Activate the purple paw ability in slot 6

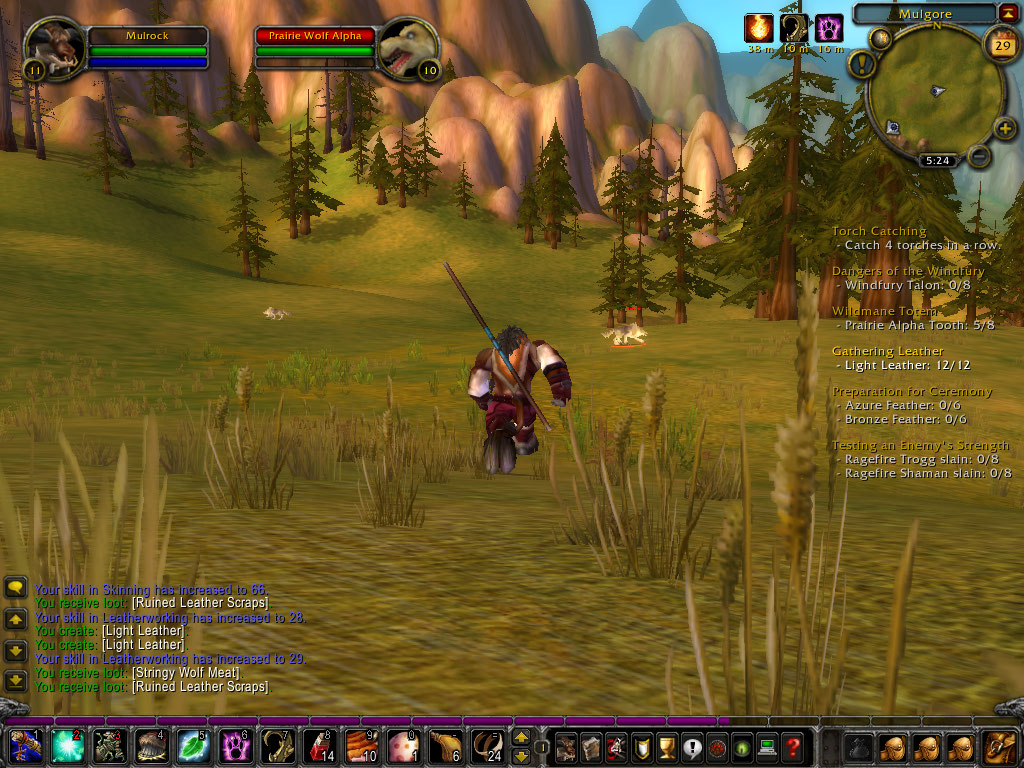(x=236, y=747)
